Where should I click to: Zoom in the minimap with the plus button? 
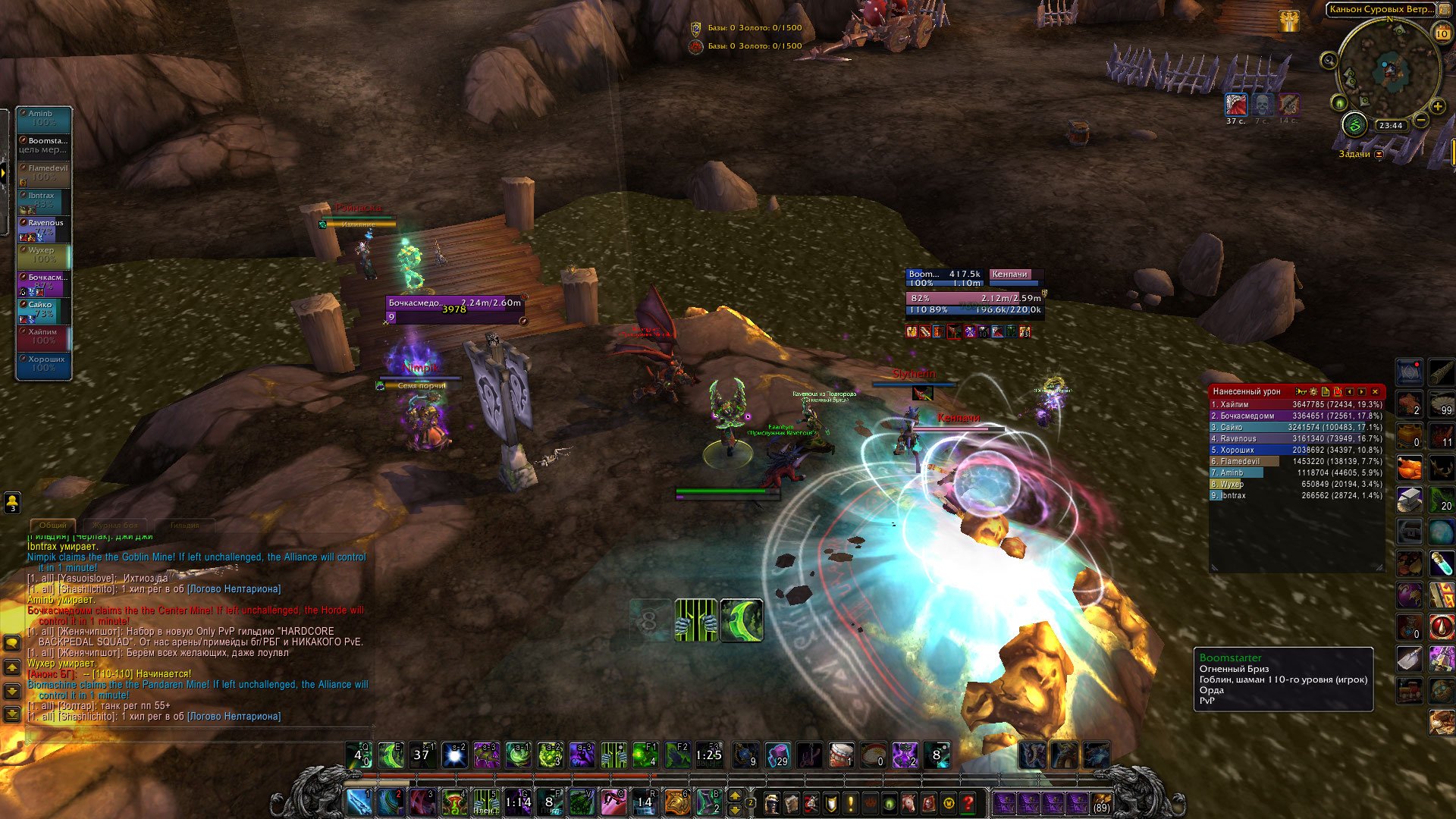1438,107
